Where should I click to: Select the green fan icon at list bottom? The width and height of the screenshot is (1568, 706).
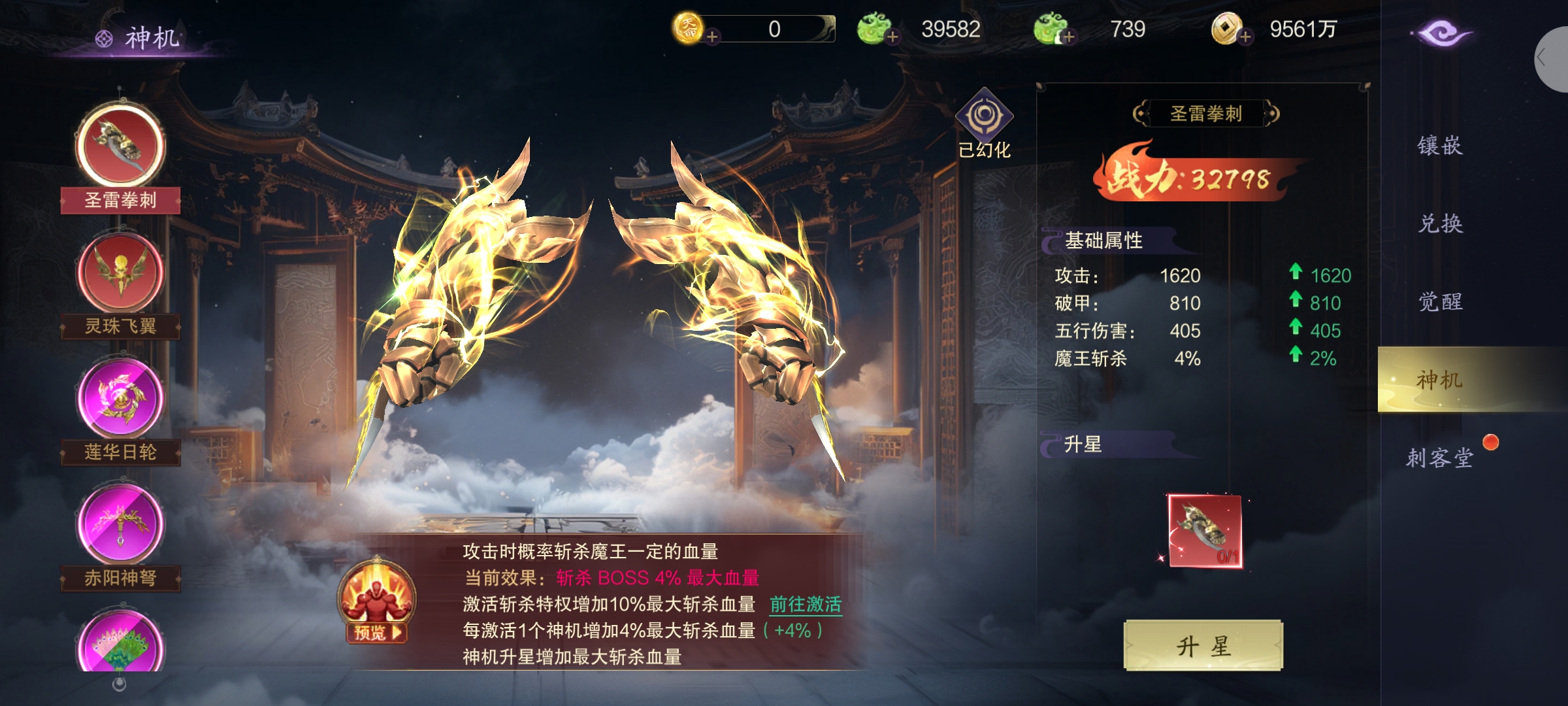pyautogui.click(x=120, y=644)
